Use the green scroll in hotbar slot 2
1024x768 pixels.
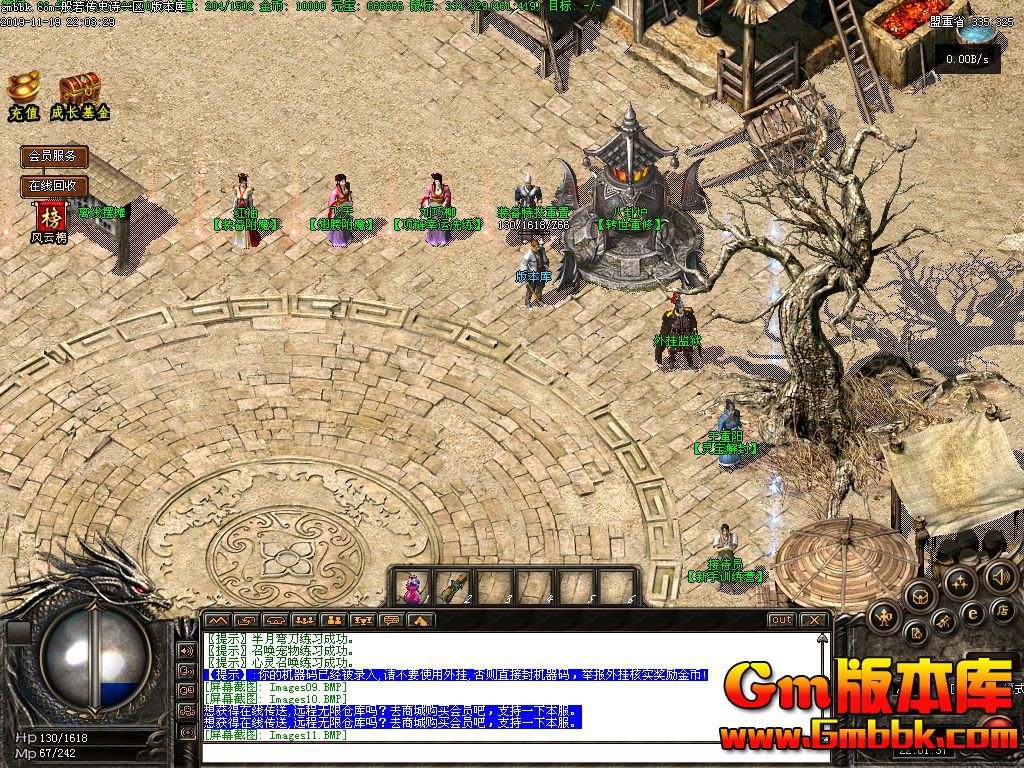[454, 587]
